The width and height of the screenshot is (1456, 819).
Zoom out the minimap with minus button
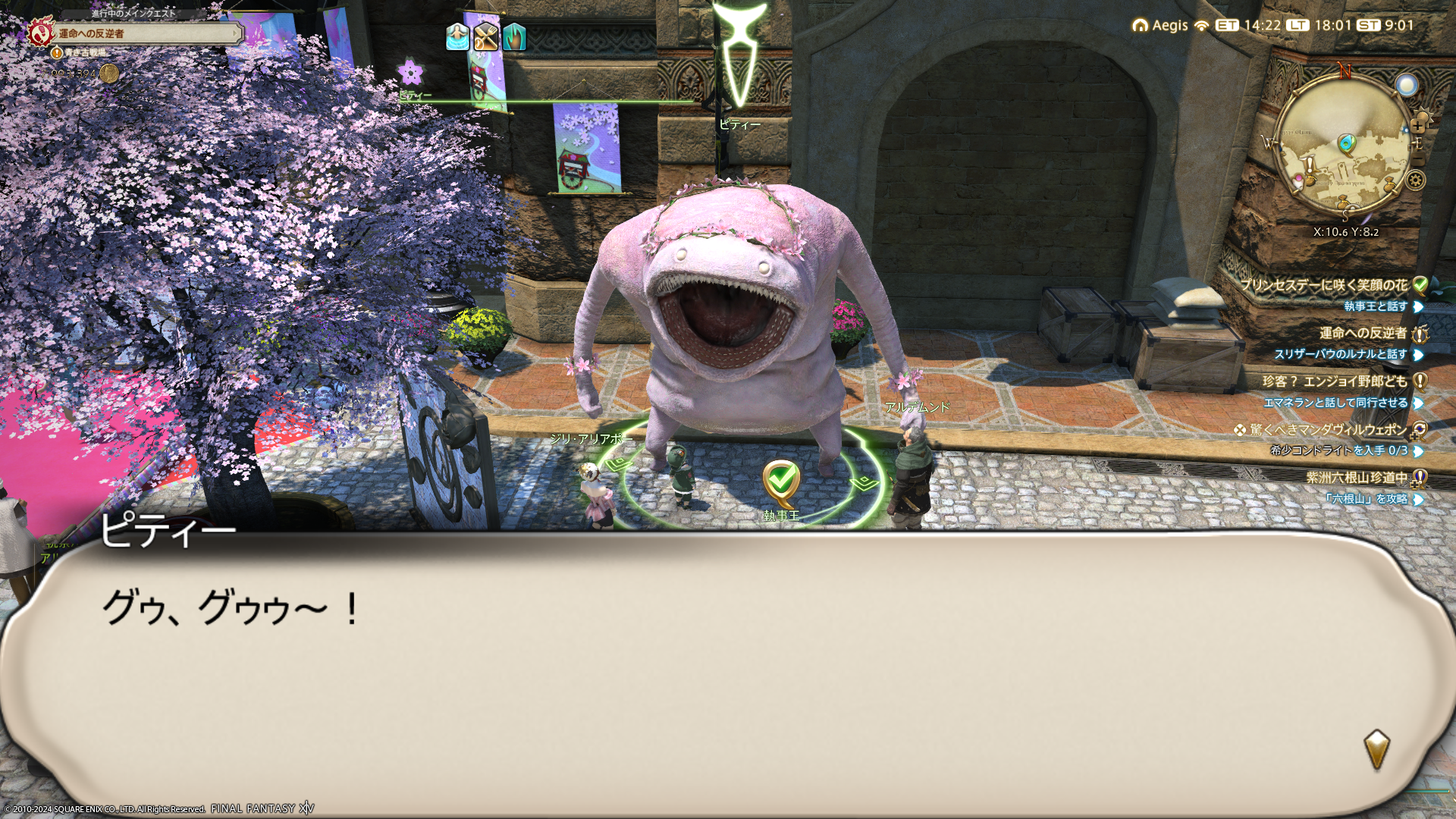pyautogui.click(x=1417, y=160)
